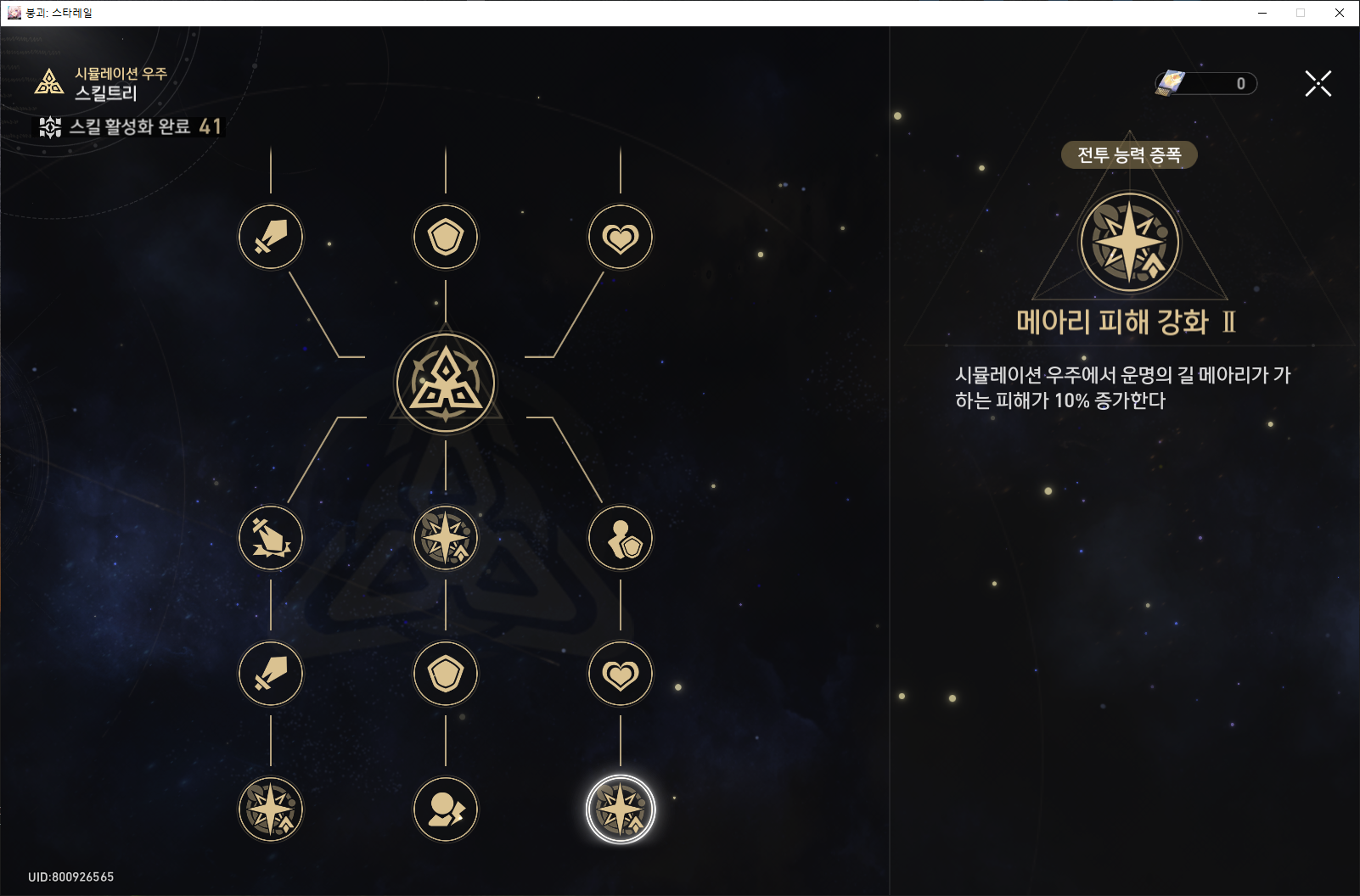Image resolution: width=1360 pixels, height=896 pixels.
Task: Close the skill detail panel with the X
Action: pos(1317,83)
